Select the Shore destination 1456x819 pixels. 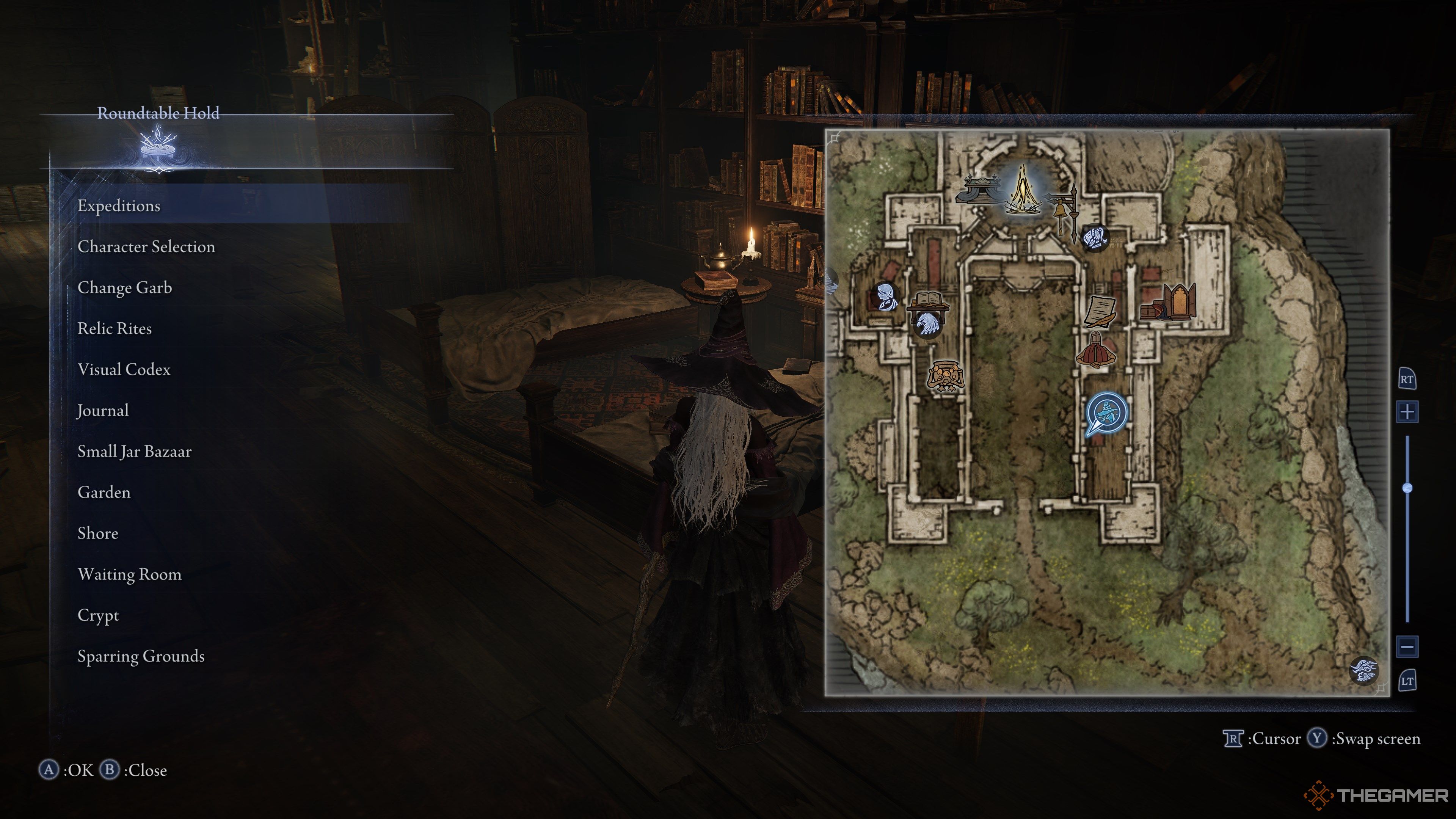(98, 533)
